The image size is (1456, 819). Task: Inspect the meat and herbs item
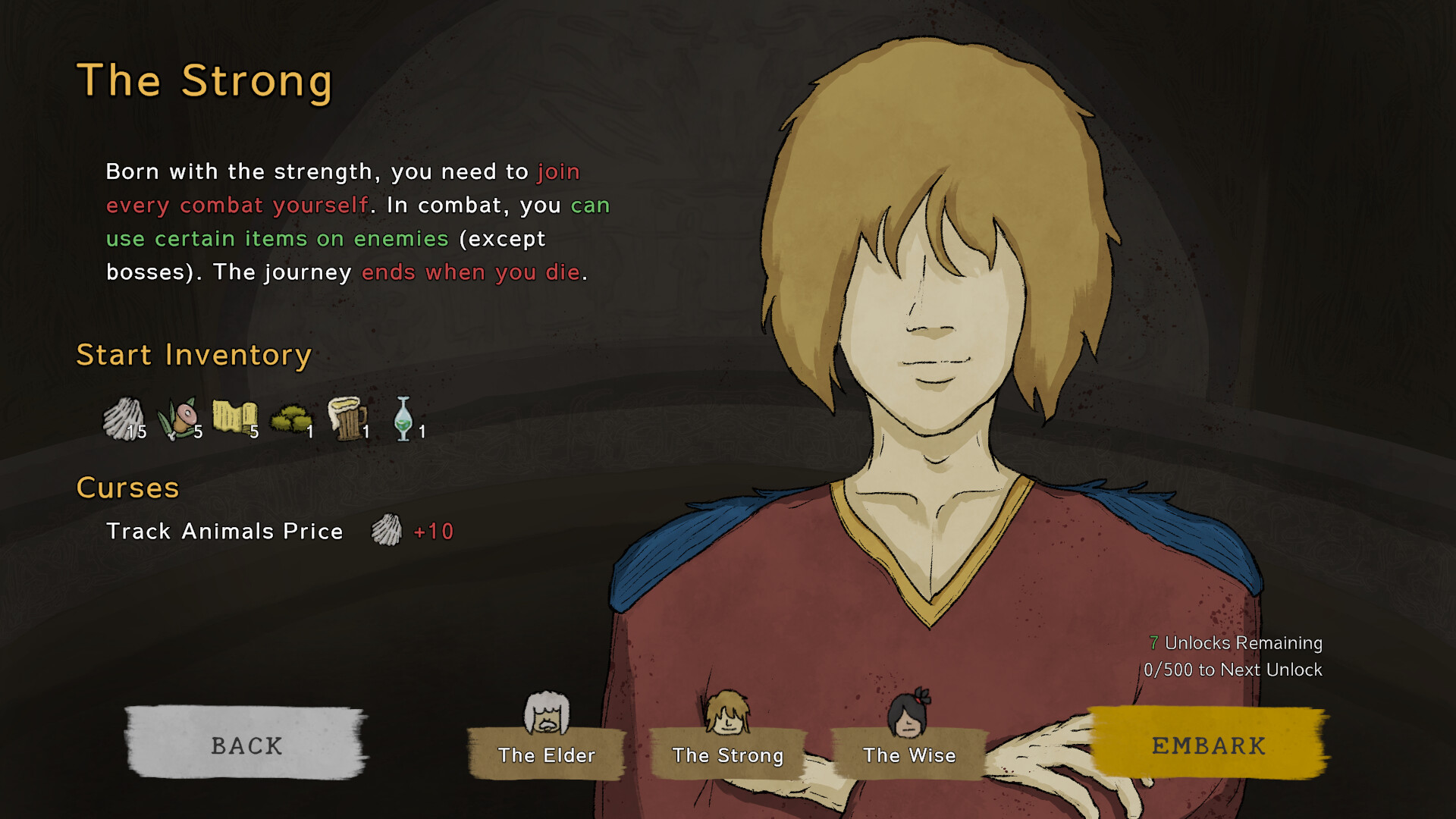pos(178,419)
